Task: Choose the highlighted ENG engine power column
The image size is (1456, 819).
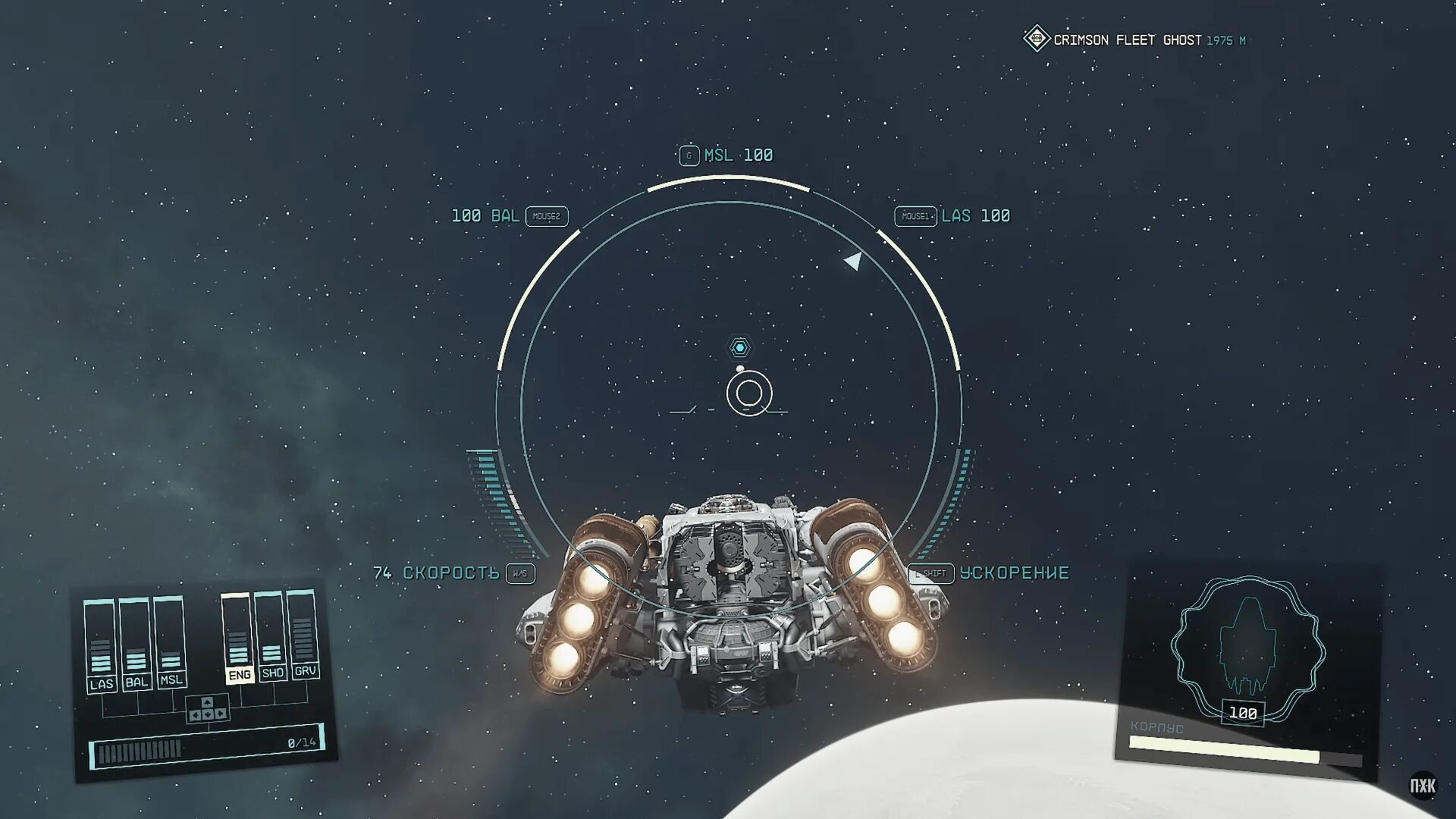Action: (x=237, y=639)
